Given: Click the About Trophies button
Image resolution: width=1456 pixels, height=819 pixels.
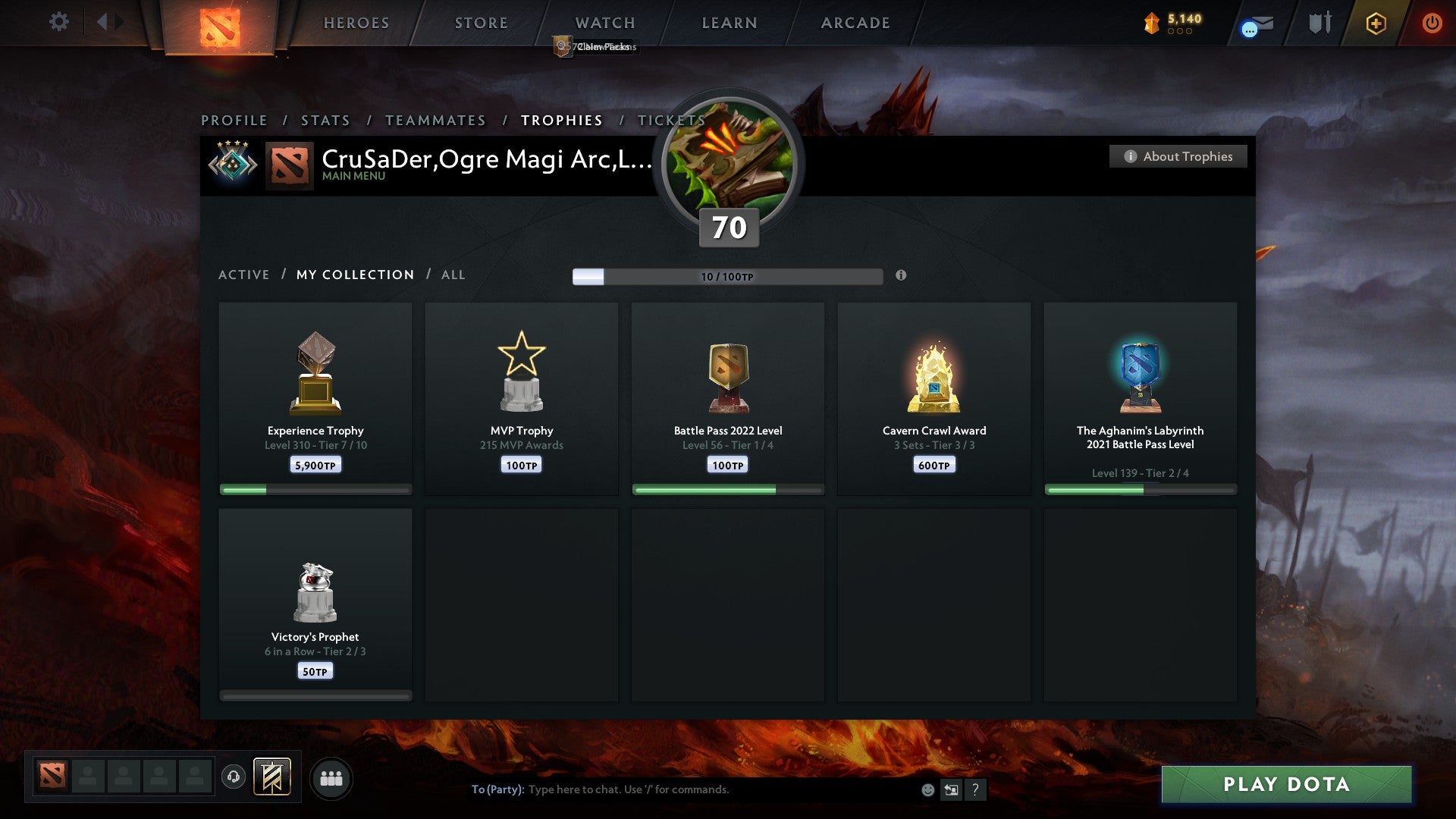Looking at the screenshot, I should (1178, 156).
